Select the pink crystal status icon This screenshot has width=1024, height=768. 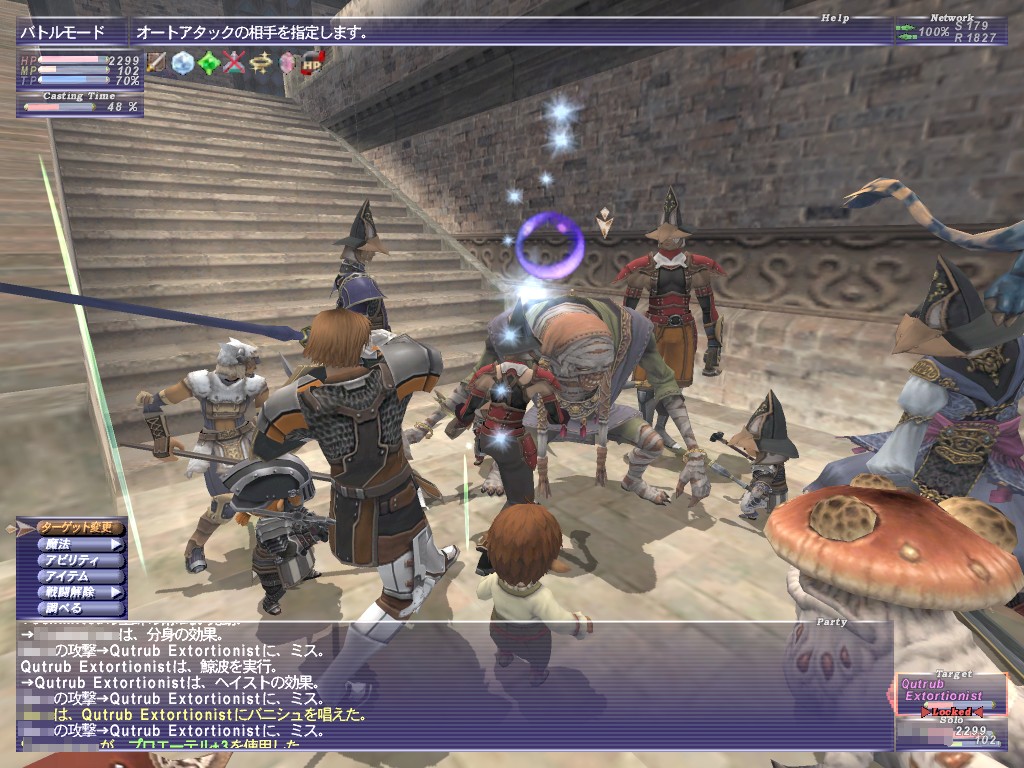287,62
